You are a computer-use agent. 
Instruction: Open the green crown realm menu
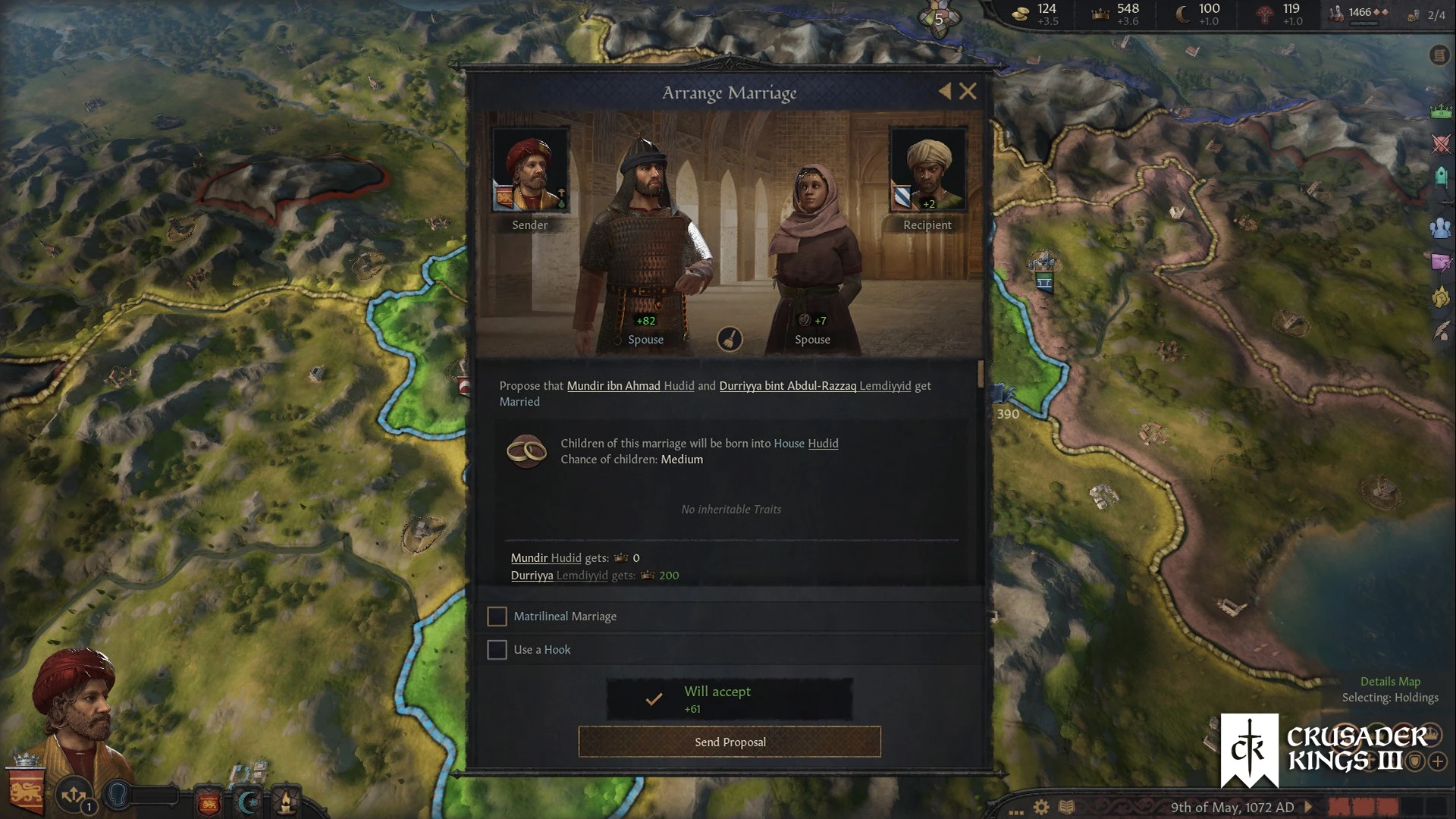pyautogui.click(x=1441, y=111)
